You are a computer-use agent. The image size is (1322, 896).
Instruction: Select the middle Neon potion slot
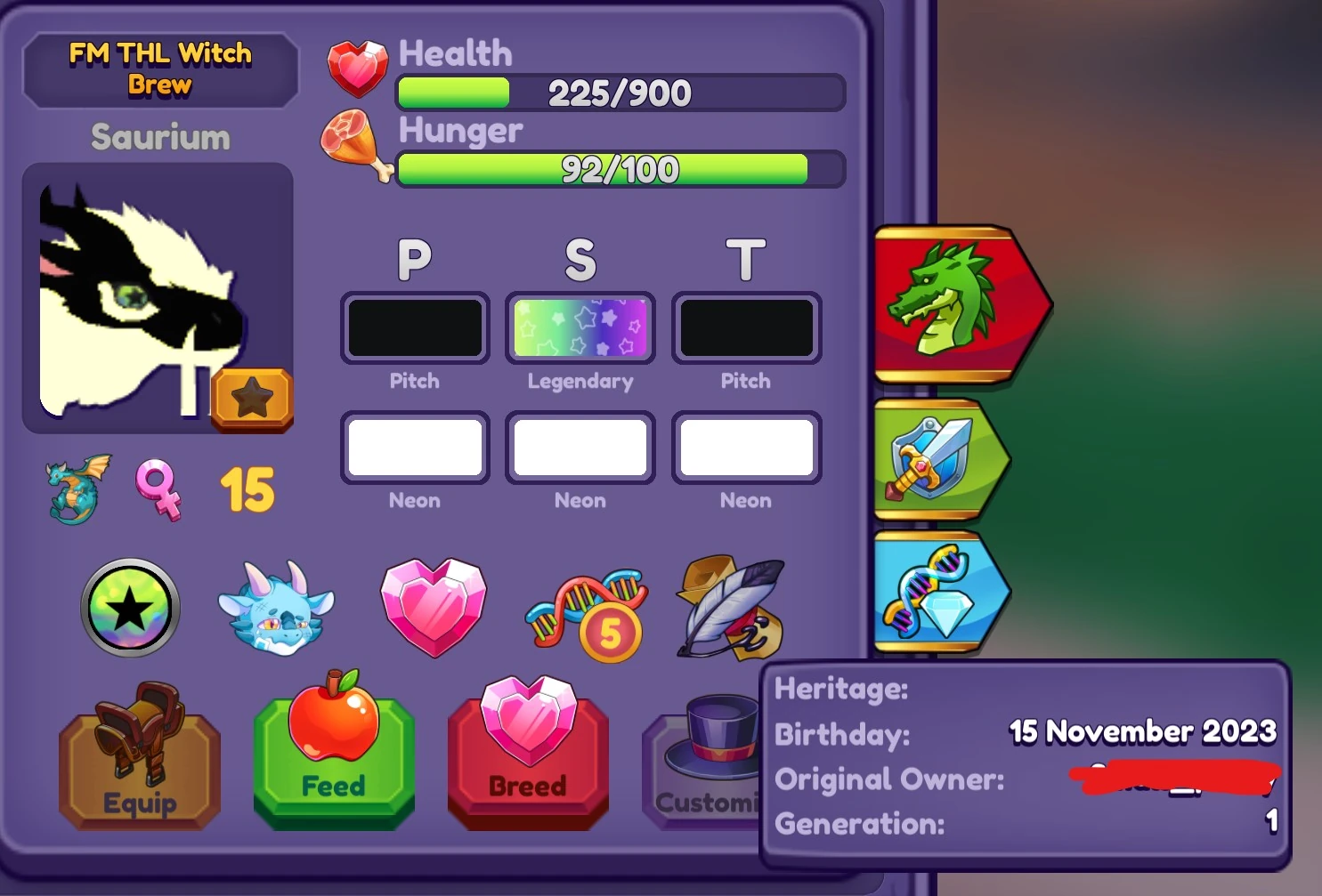[580, 448]
